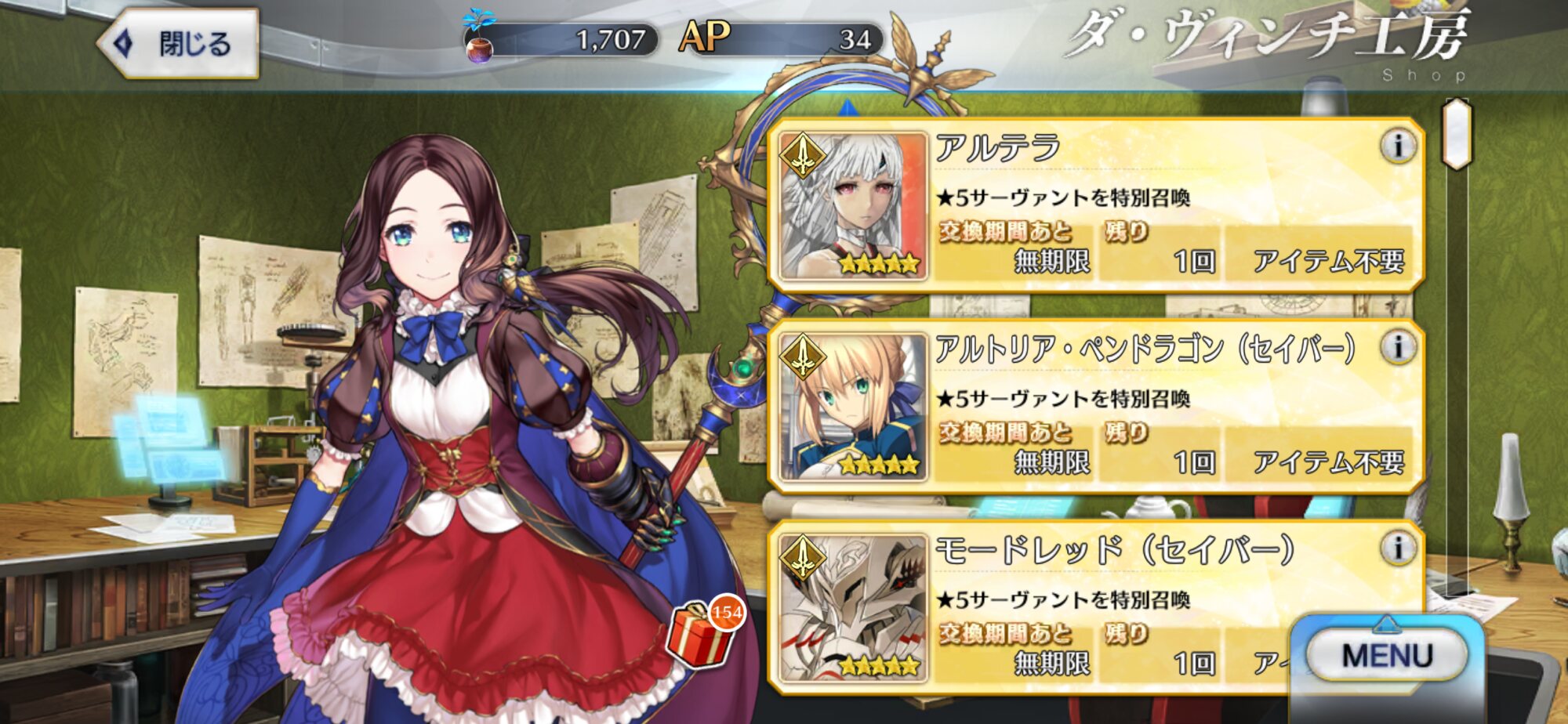Open info for モードレッド

(1397, 548)
